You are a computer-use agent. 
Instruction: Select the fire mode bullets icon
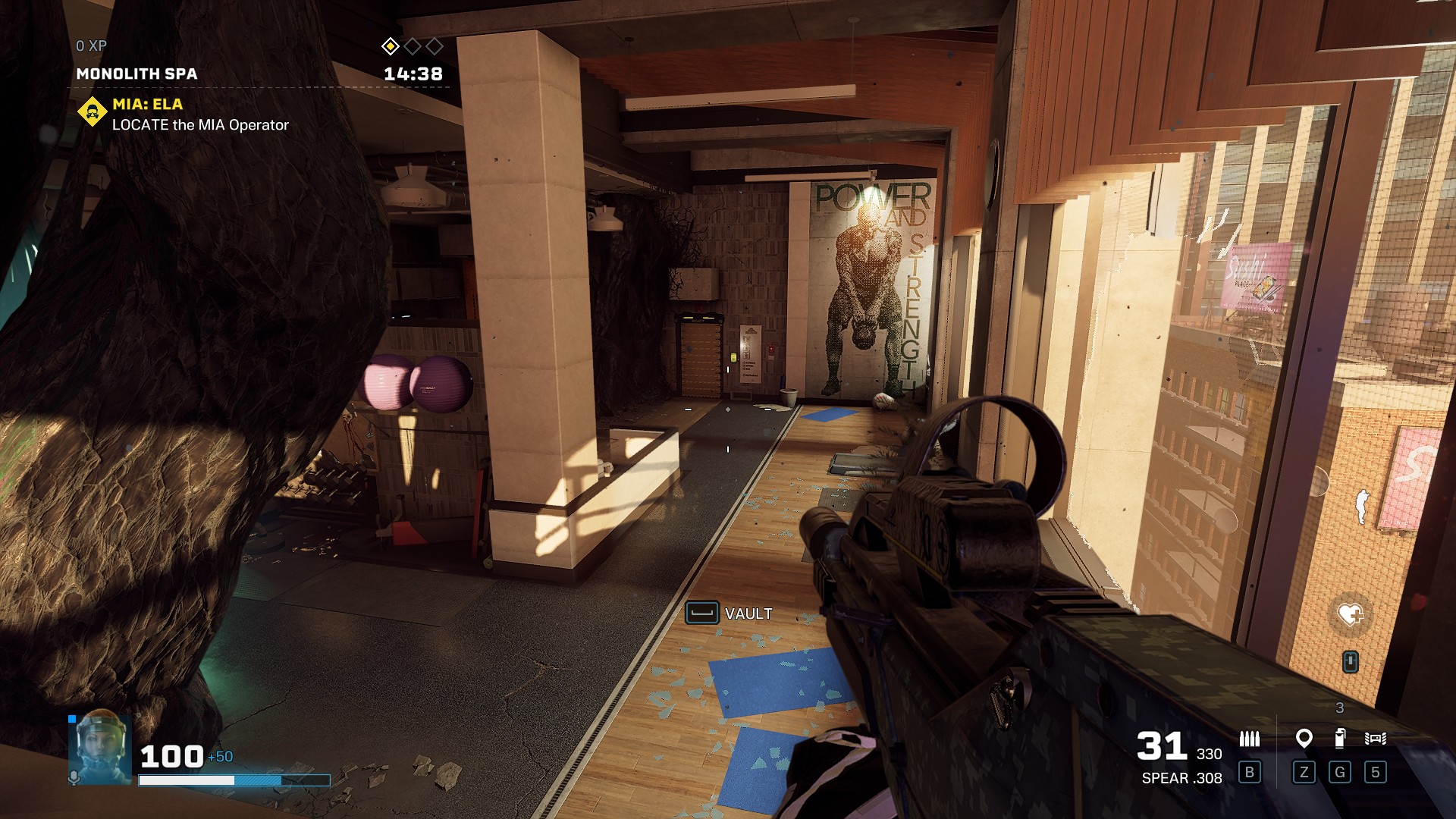pyautogui.click(x=1249, y=738)
